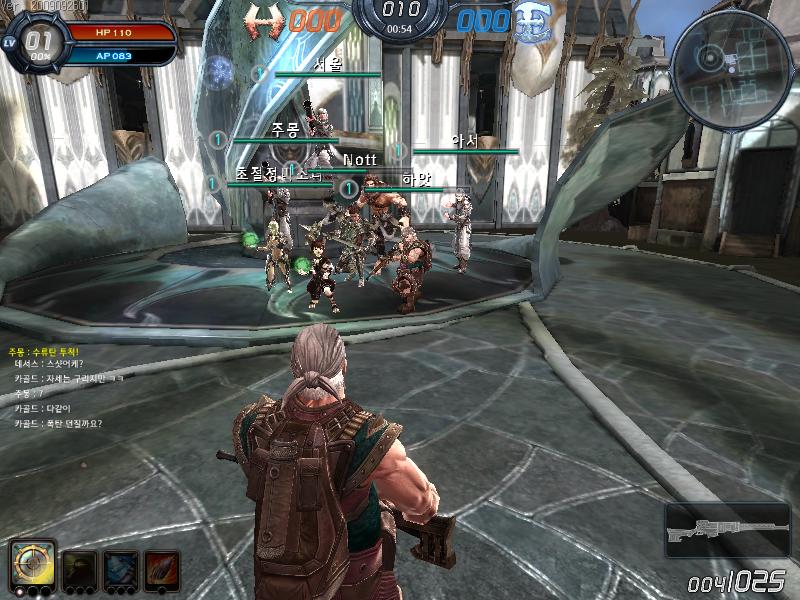Select the red team emblem
The image size is (800, 600).
(266, 20)
